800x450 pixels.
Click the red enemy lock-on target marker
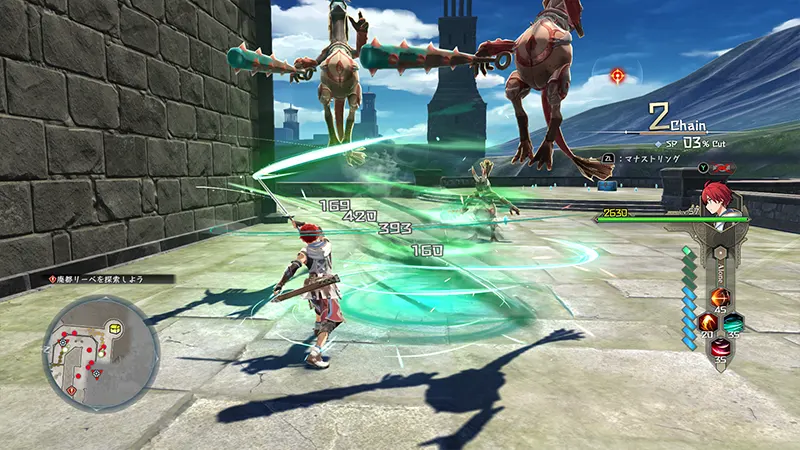pos(619,75)
